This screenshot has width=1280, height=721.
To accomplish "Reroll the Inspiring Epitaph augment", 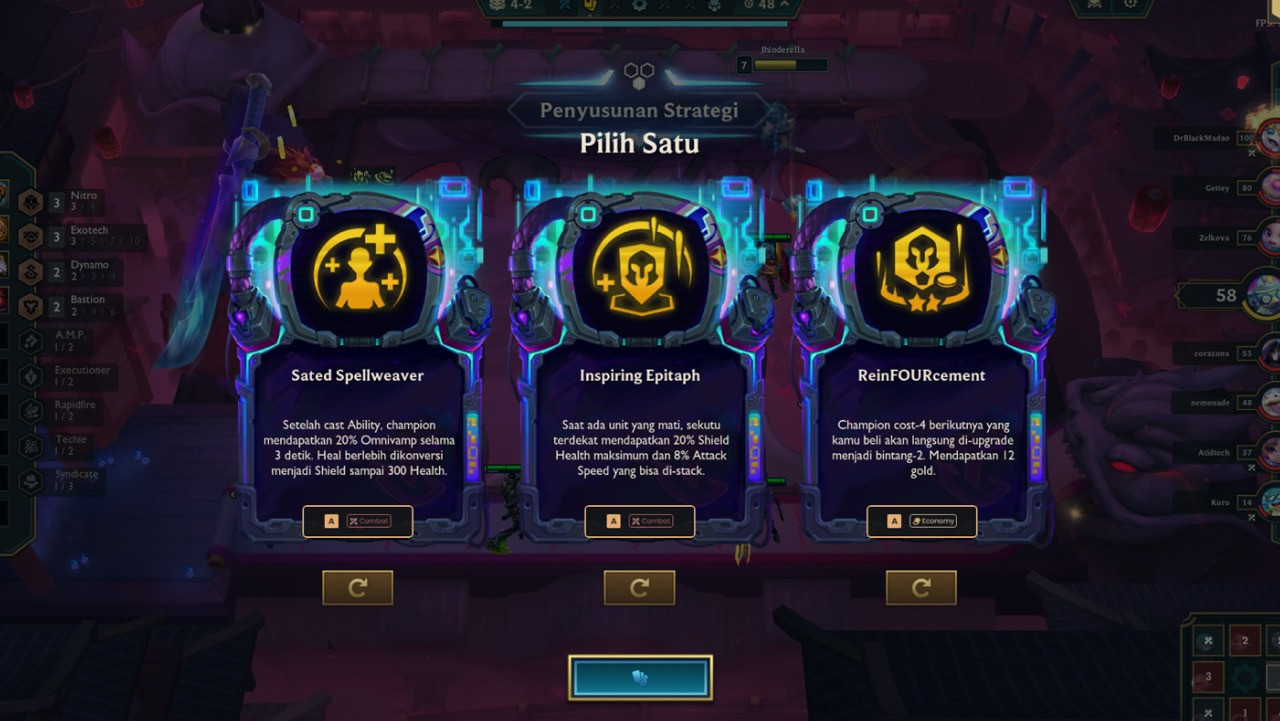I will tap(639, 588).
